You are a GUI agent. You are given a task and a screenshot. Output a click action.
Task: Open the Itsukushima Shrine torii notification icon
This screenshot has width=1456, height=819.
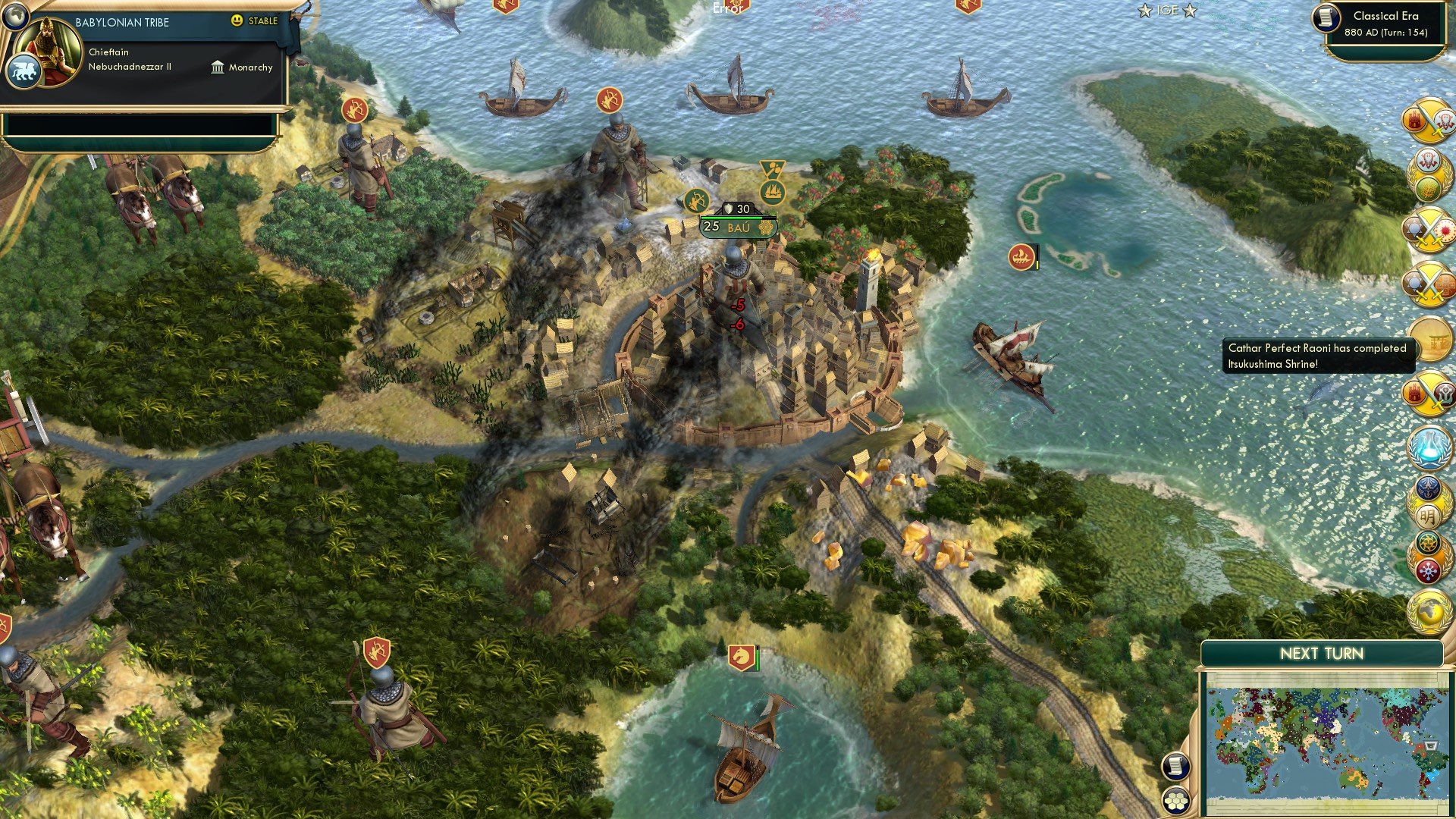tap(1430, 343)
